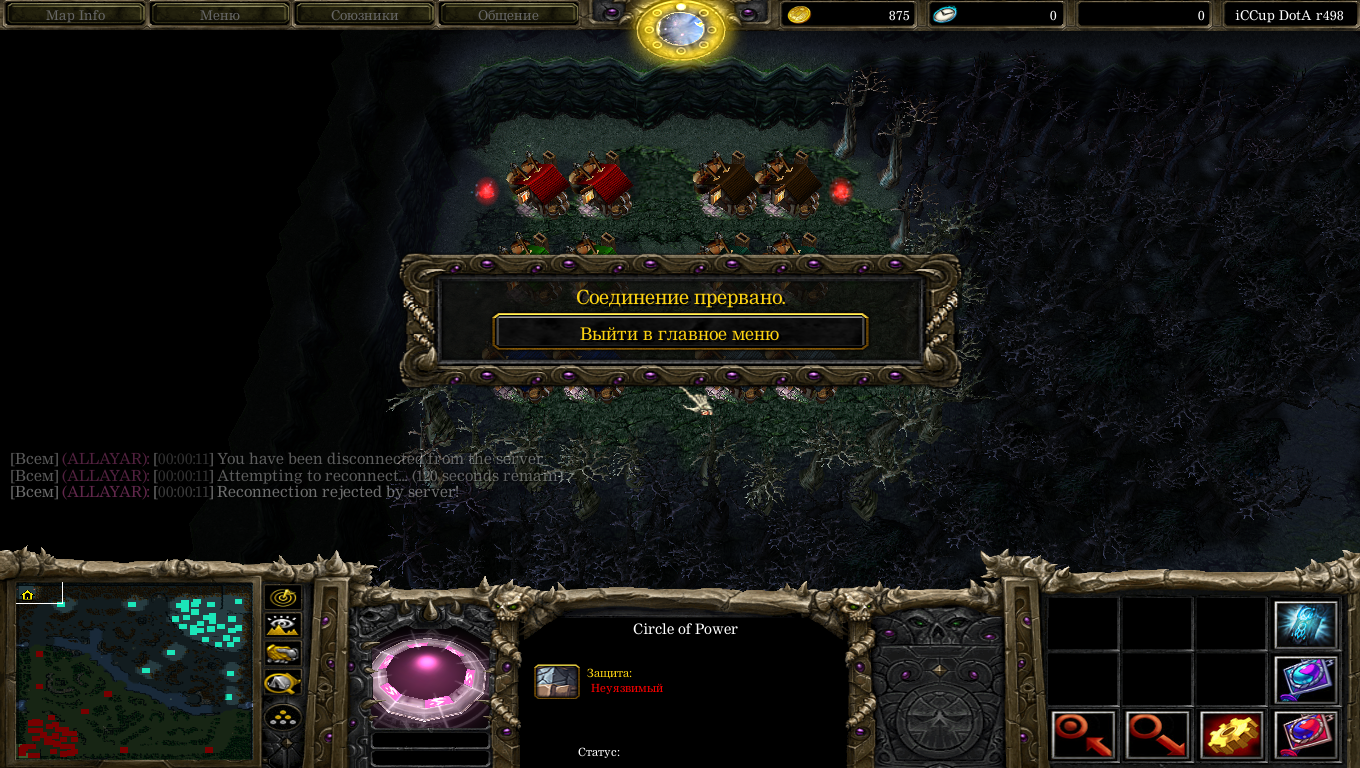Click the formation movement toggle button
Screen dimensions: 1360x768
[x=284, y=718]
